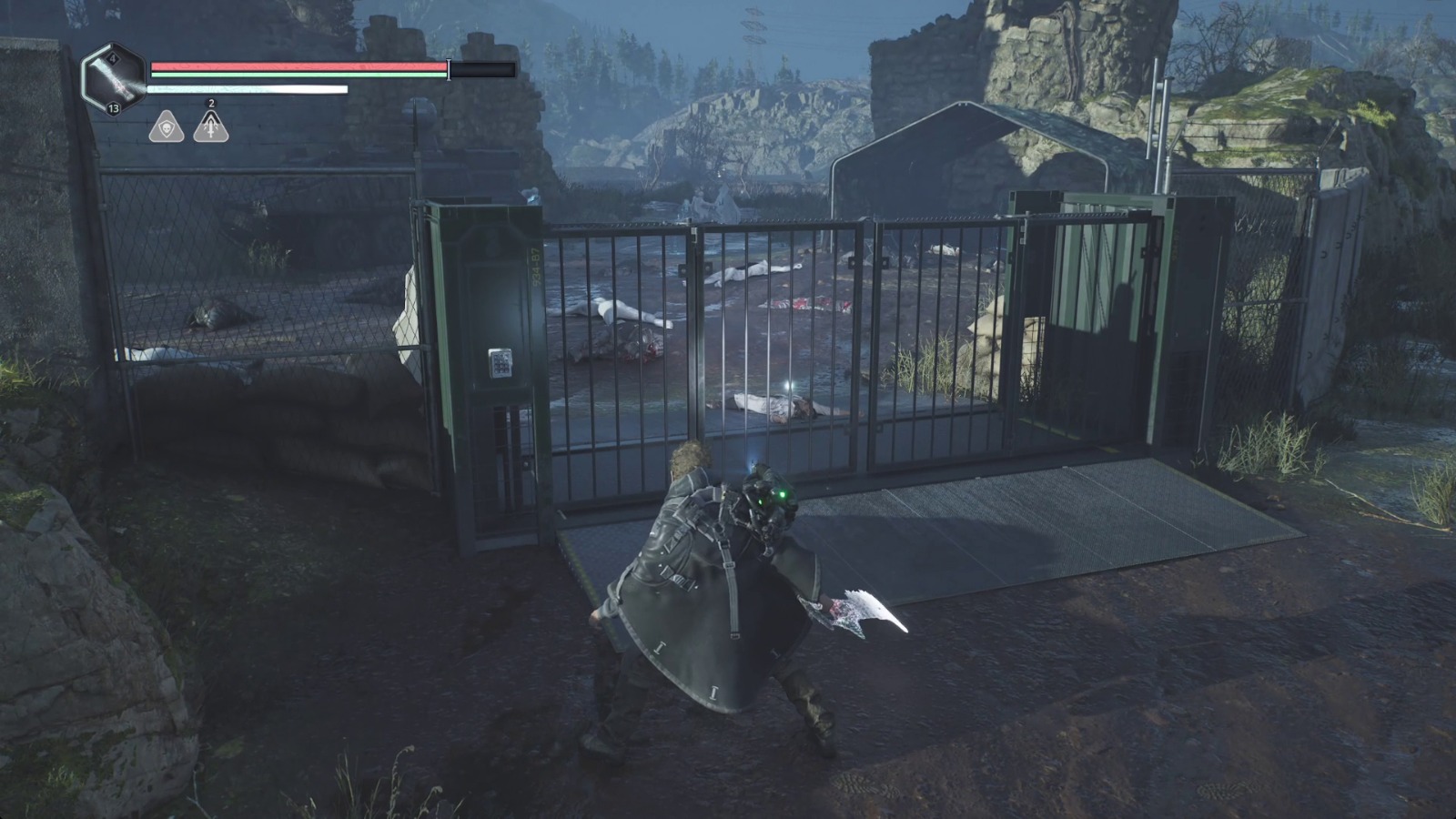Viewport: 1456px width, 819px height.
Task: Expand the buff icon row below the stamina bar
Action: (x=189, y=127)
